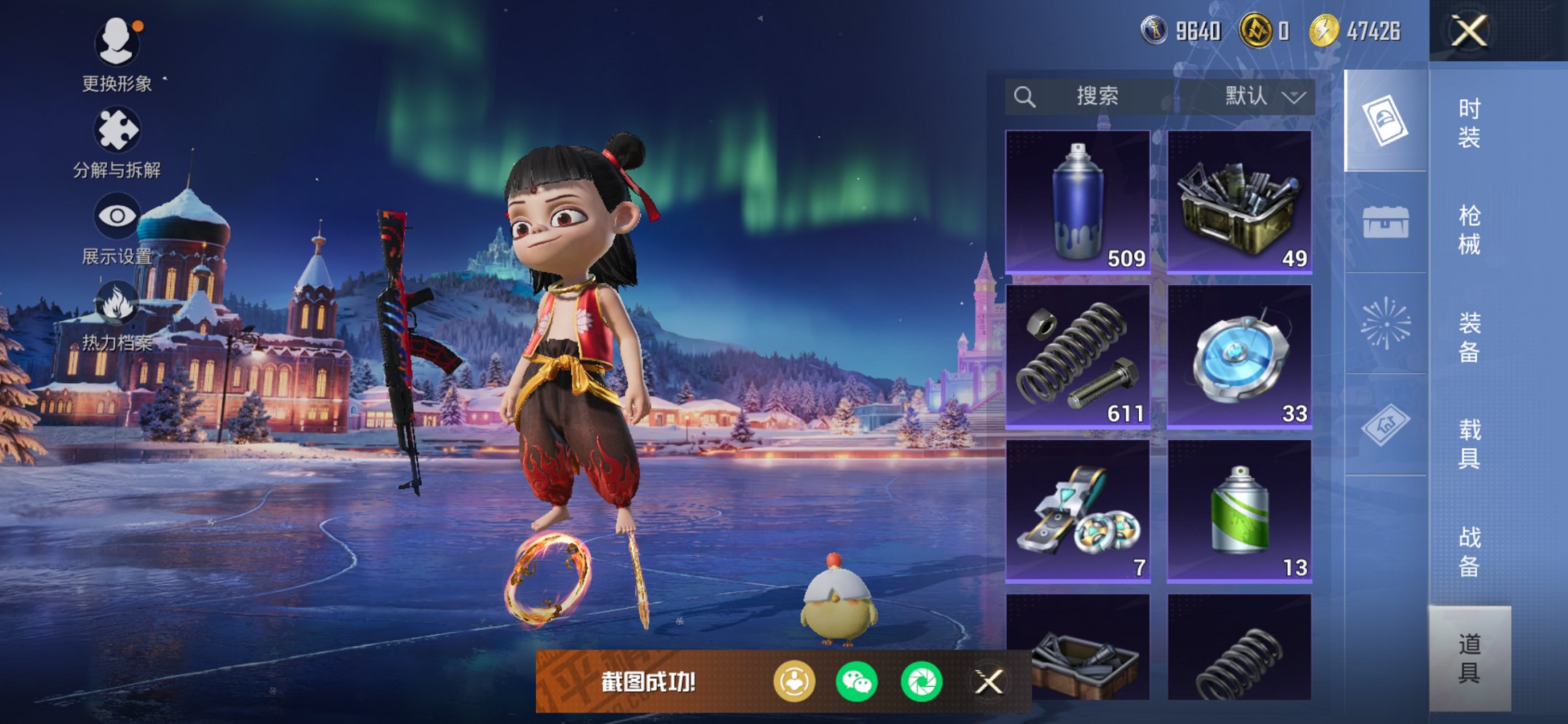The width and height of the screenshot is (1568, 724).
Task: Select the springs and bolt item
Action: click(1078, 356)
